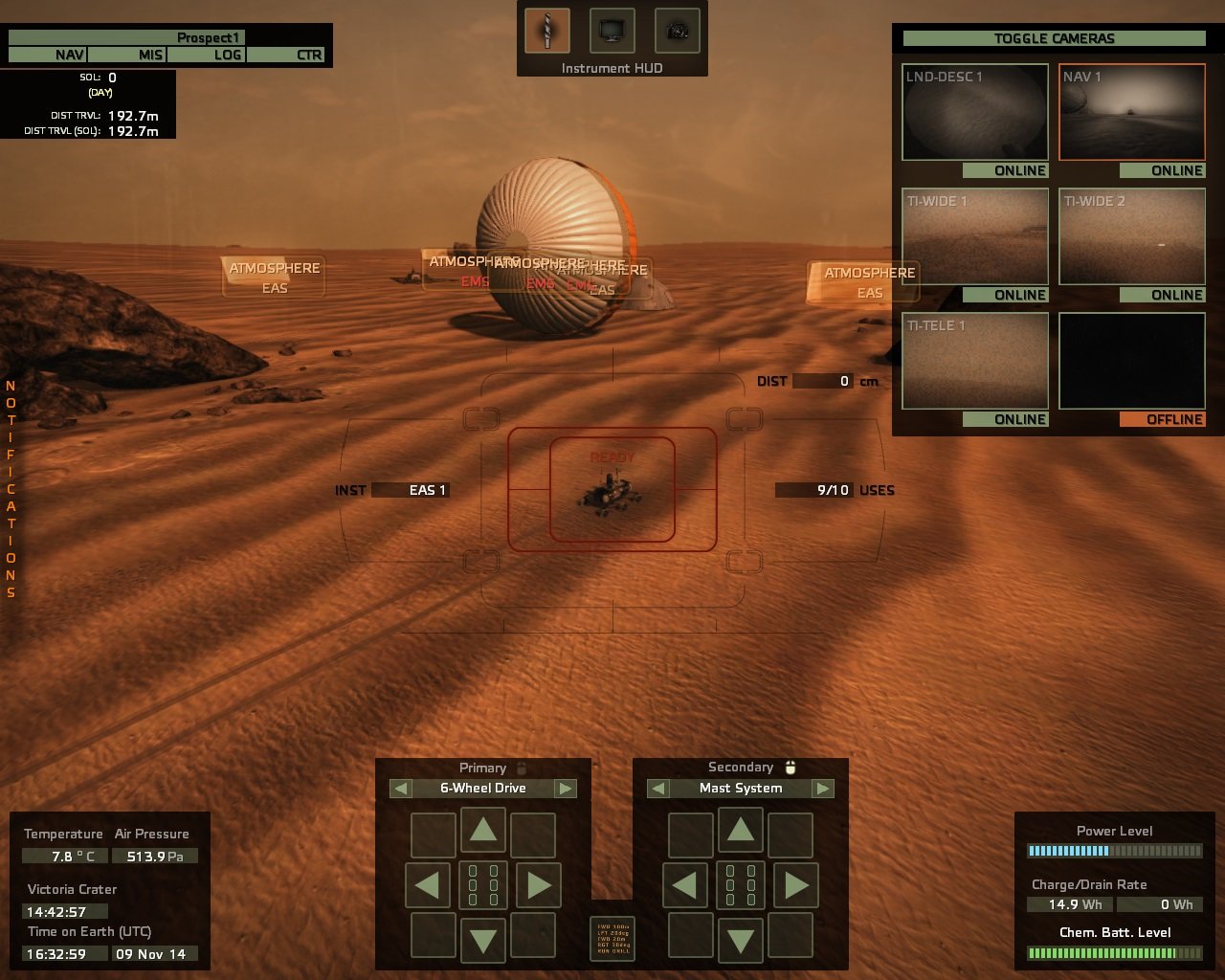Select the monitor instrument in Instrument HUD
The width and height of the screenshot is (1225, 980).
pyautogui.click(x=612, y=30)
